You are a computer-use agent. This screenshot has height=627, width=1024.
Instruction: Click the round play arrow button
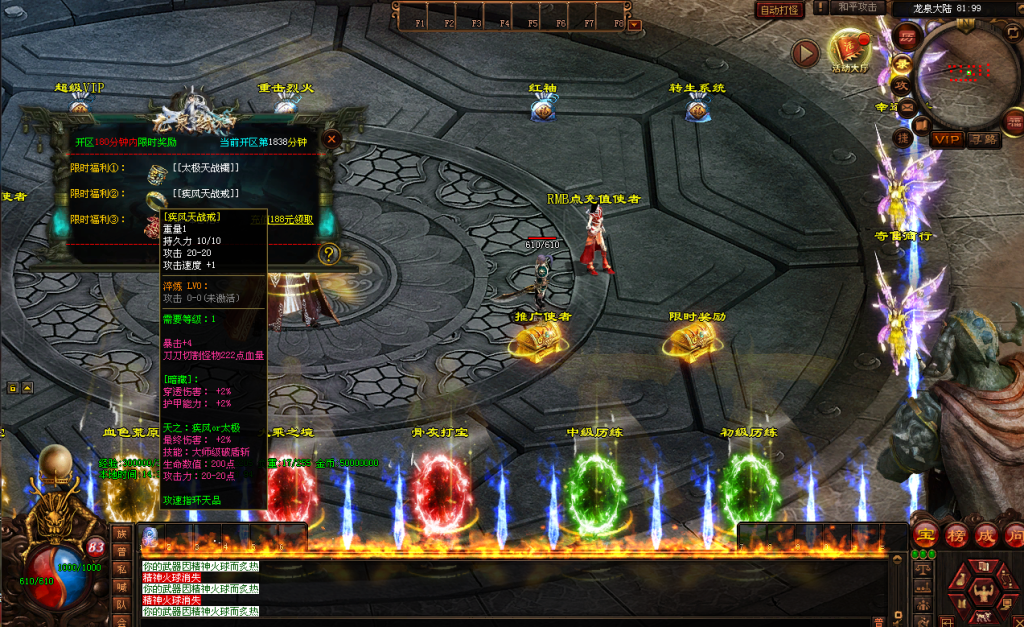tap(805, 53)
